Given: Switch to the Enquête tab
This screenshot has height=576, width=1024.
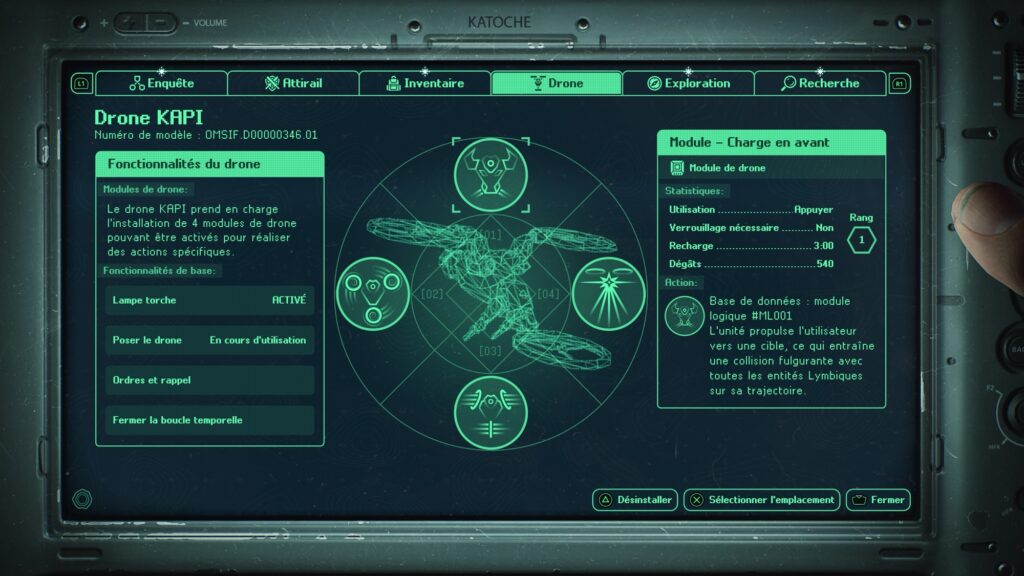Looking at the screenshot, I should click(162, 83).
